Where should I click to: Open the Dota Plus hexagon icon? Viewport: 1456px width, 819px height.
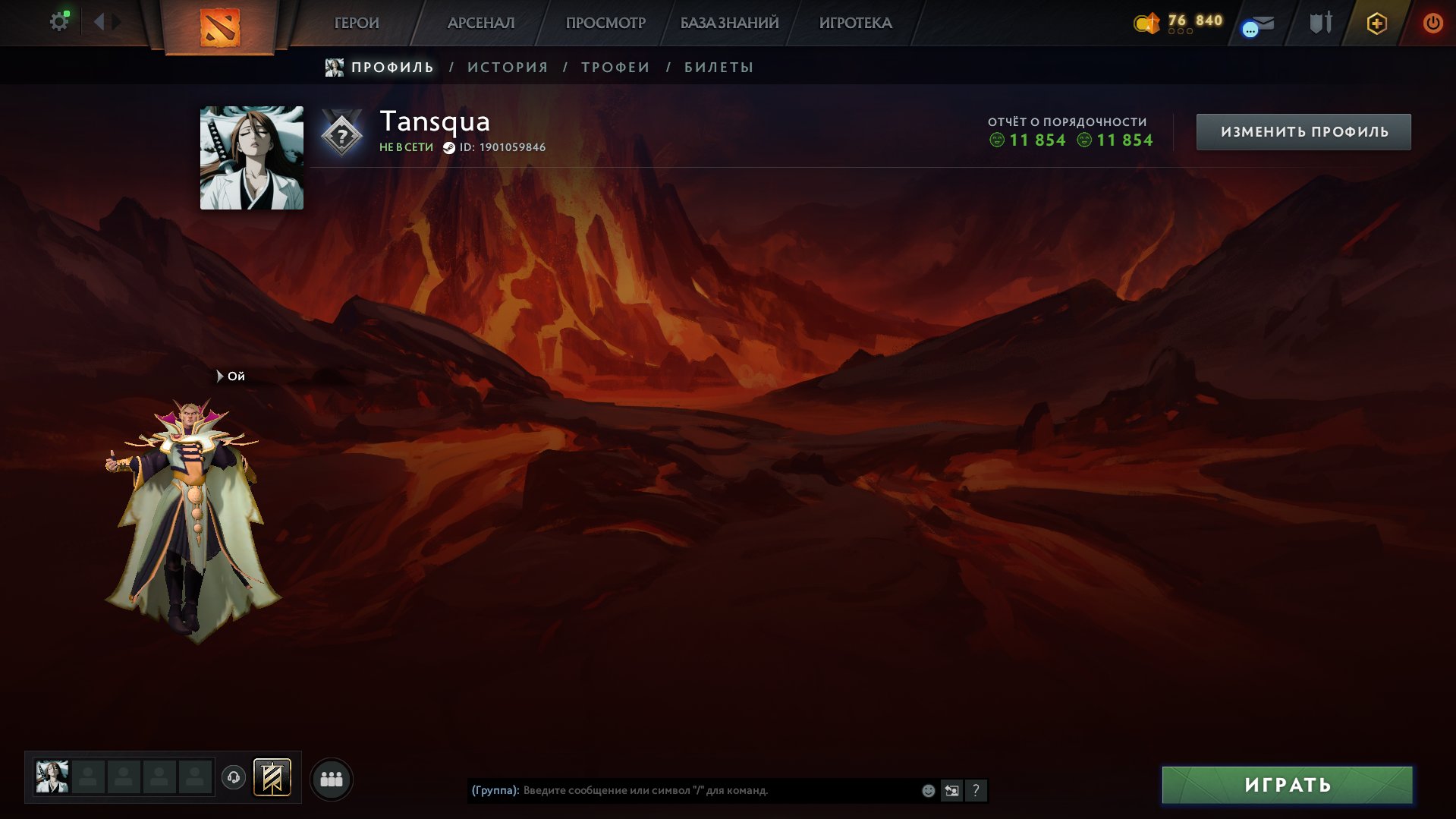point(1377,24)
